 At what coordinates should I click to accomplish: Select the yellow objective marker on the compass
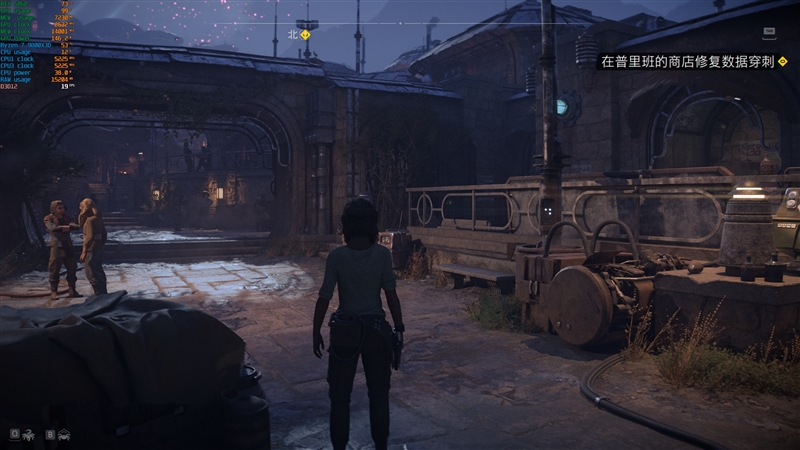[306, 34]
